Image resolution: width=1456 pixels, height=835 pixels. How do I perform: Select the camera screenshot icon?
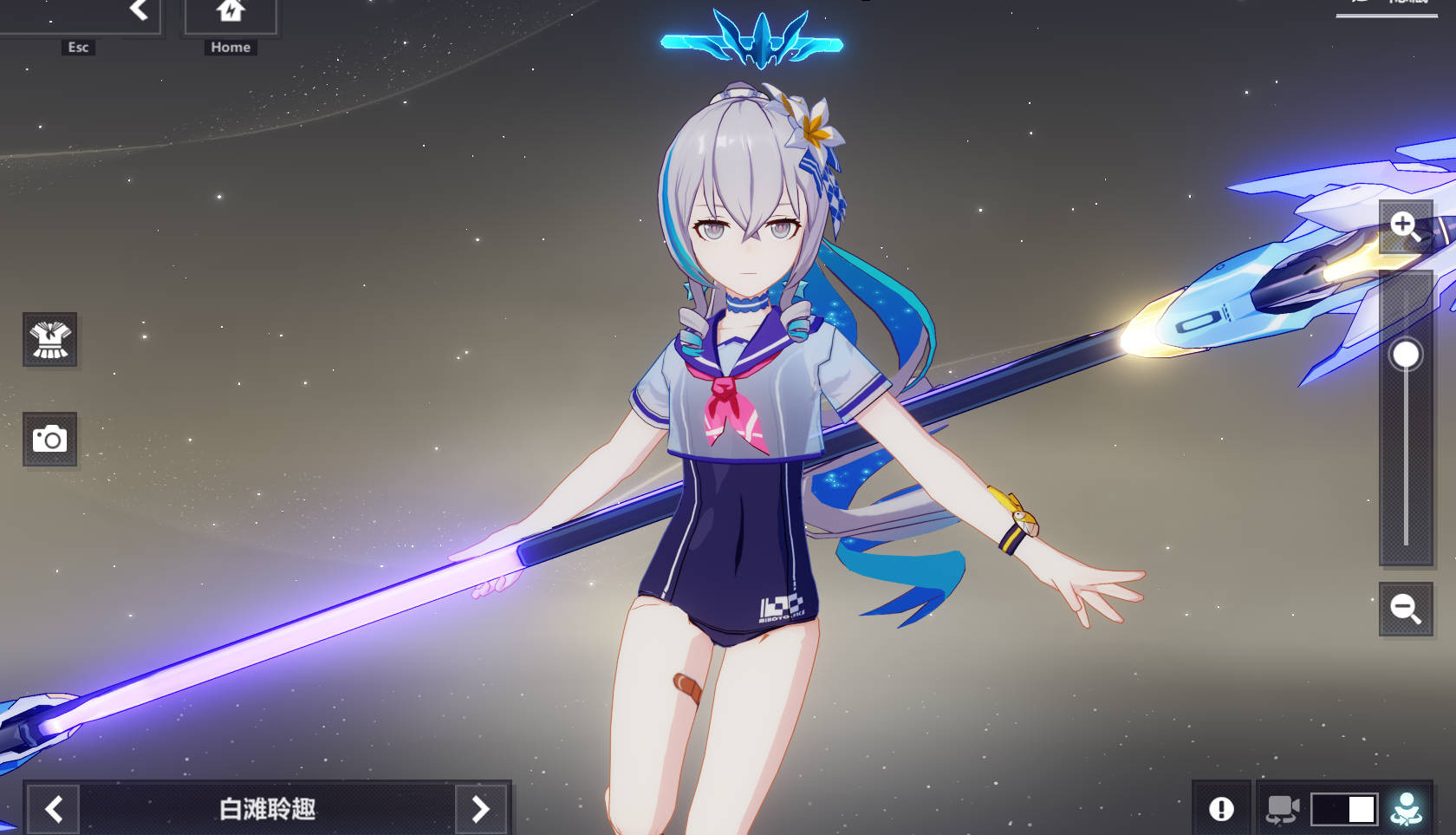tap(49, 439)
